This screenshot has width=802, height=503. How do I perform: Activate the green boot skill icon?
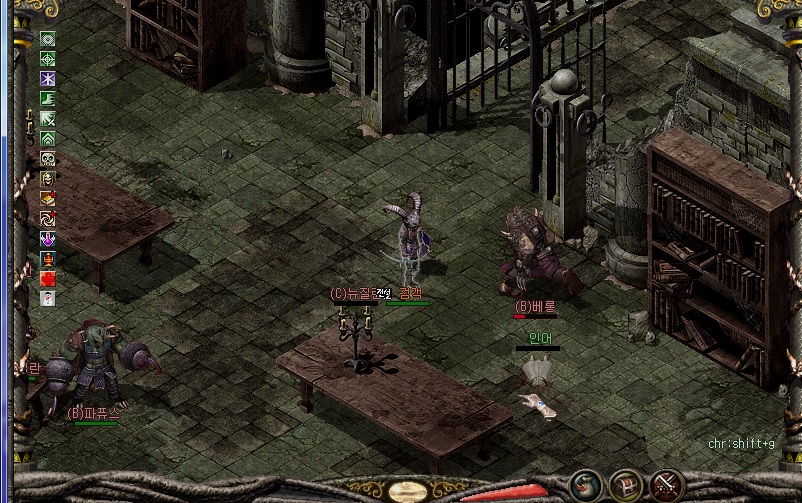point(47,99)
